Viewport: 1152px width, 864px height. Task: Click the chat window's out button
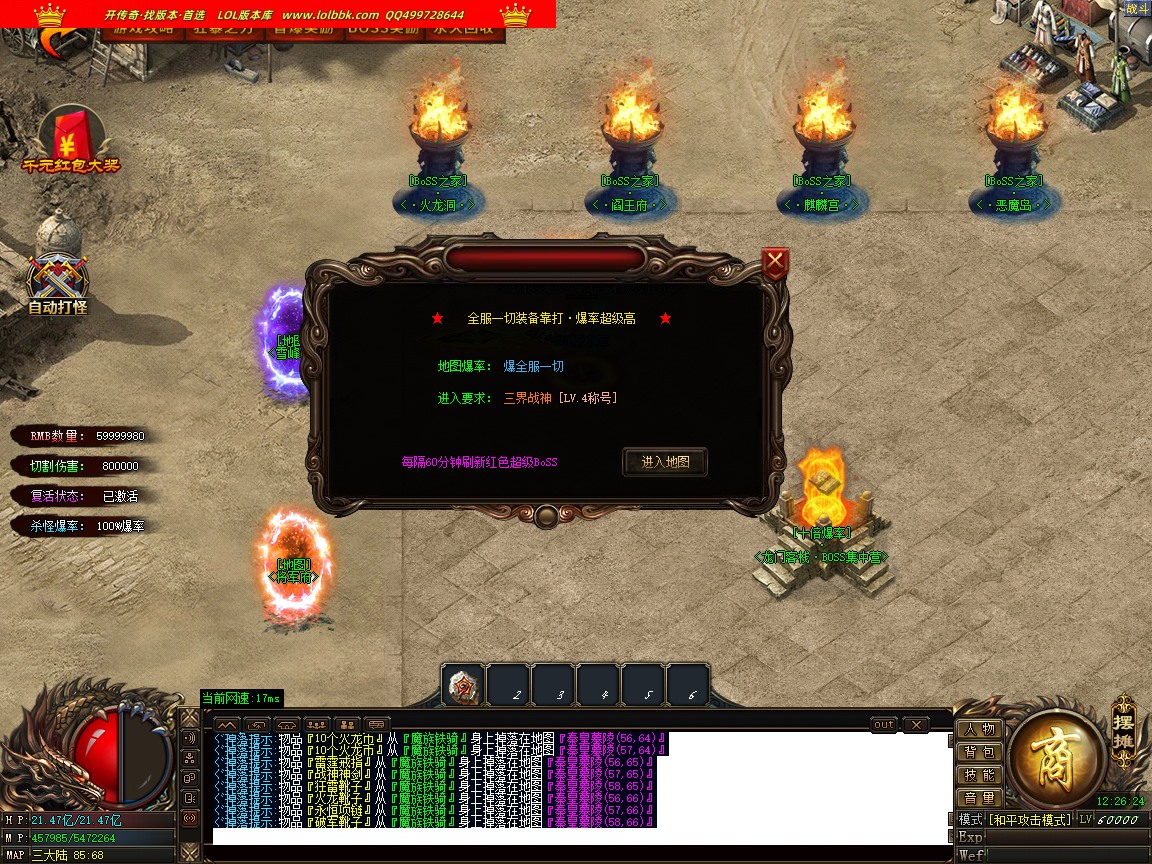click(884, 725)
